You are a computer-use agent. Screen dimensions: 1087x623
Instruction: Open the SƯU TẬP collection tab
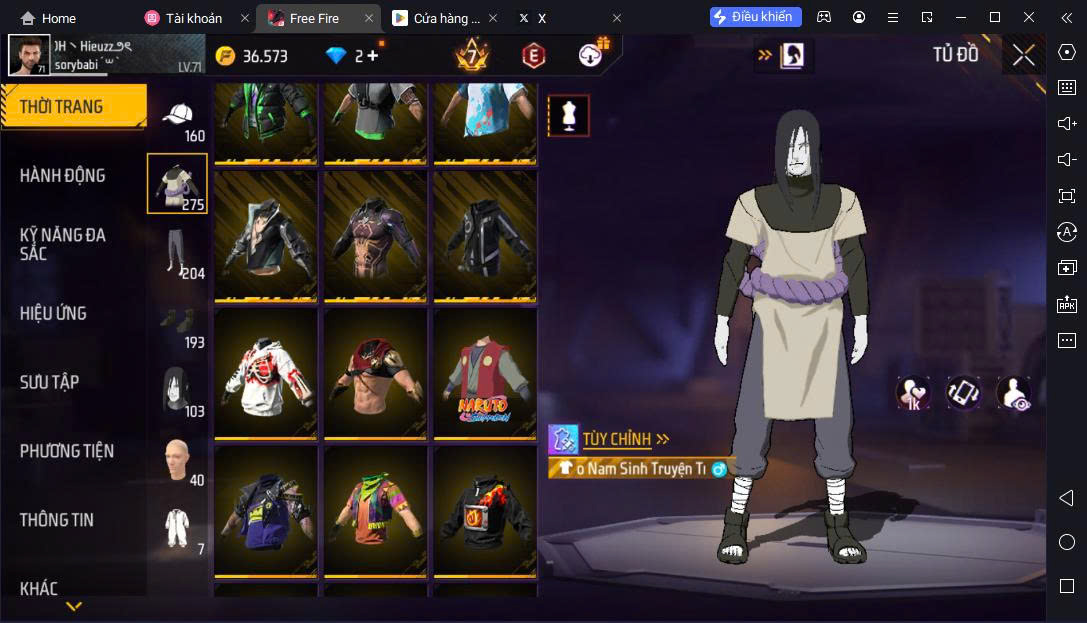click(x=50, y=382)
